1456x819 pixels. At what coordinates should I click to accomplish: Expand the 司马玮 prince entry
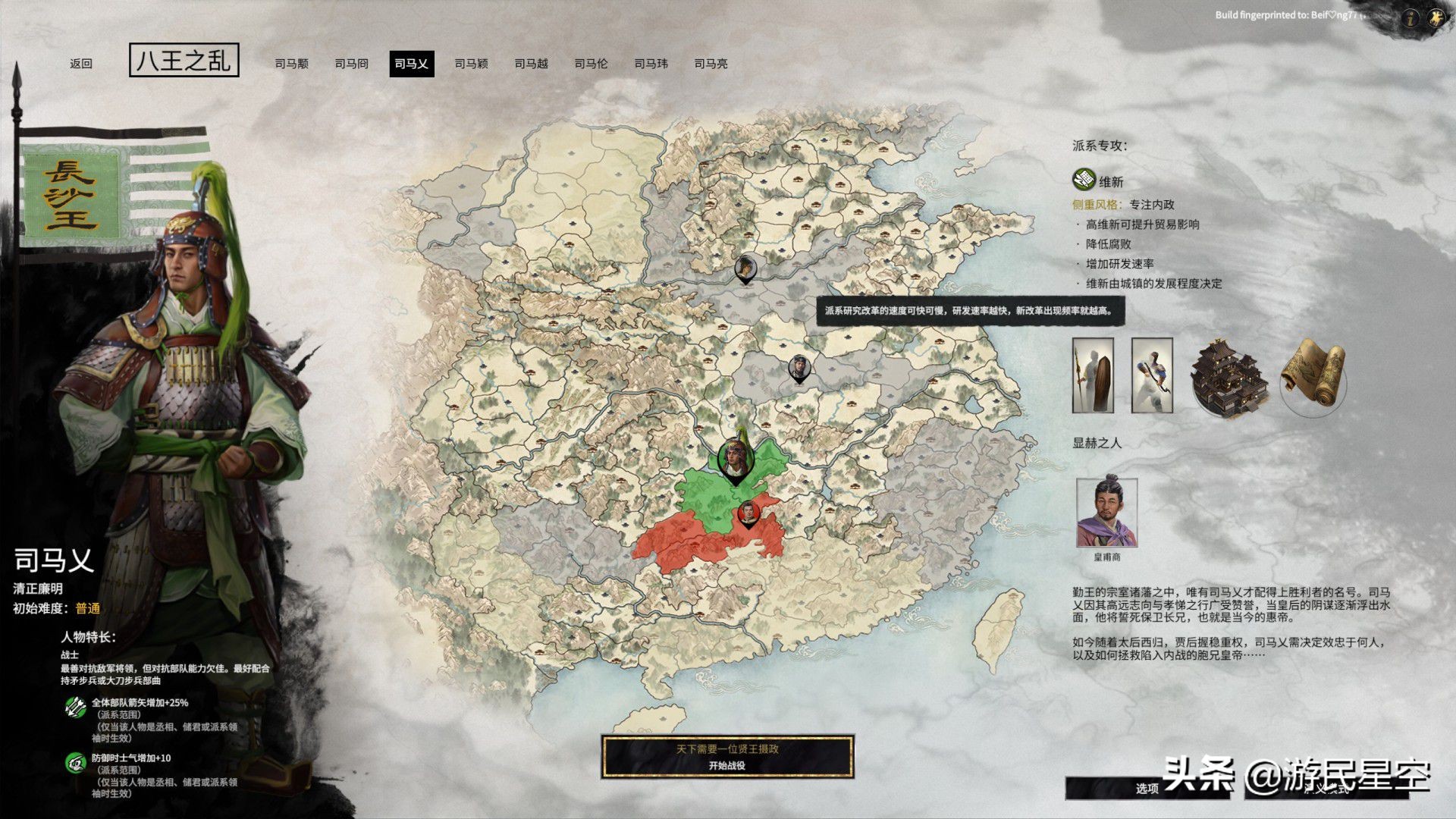(x=652, y=64)
